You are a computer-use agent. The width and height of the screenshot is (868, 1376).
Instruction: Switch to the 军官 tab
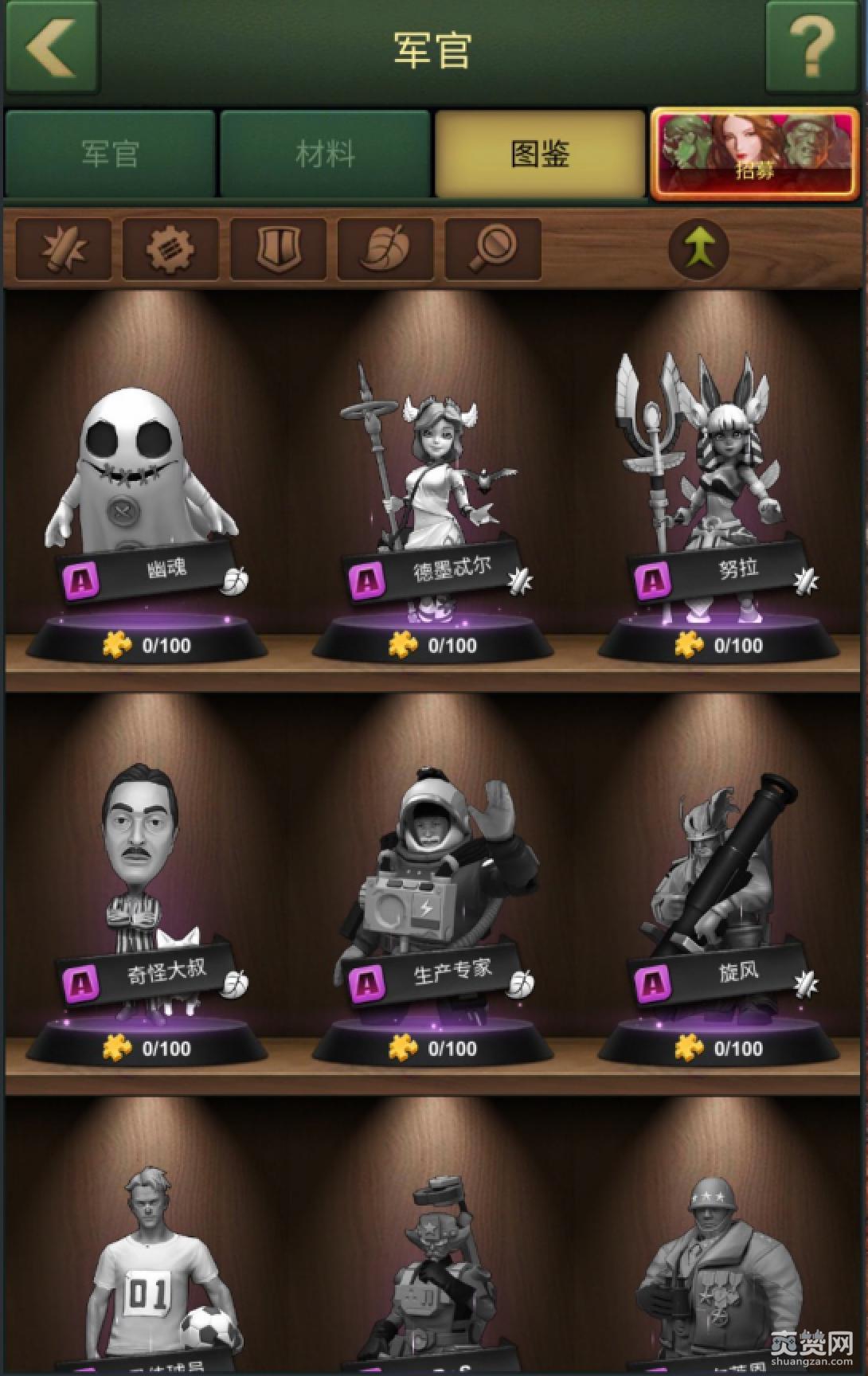pos(110,154)
